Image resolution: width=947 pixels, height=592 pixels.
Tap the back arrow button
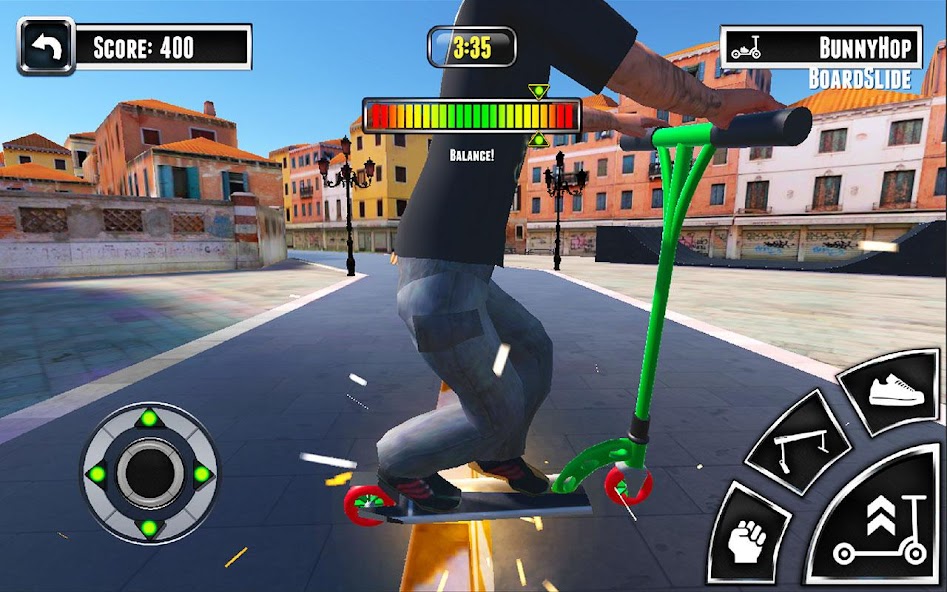pos(46,46)
